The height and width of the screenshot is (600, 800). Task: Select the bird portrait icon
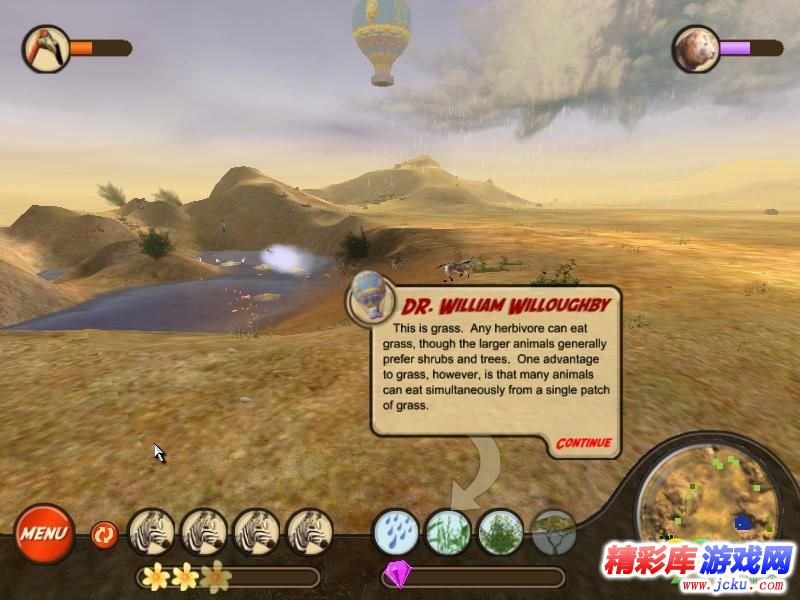pos(46,48)
